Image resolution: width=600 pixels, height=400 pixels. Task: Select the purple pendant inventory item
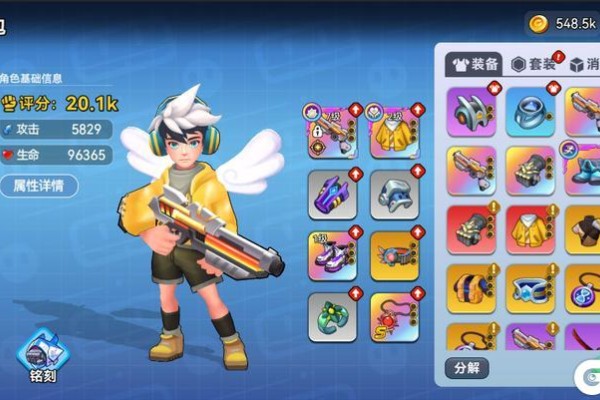[x=583, y=288]
